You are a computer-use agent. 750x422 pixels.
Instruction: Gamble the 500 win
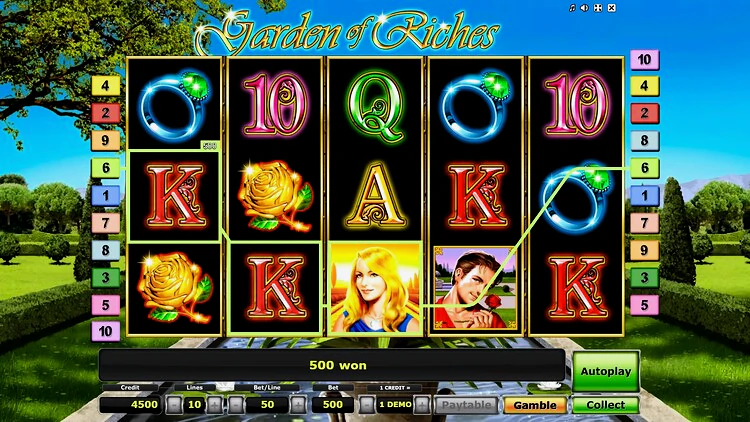pyautogui.click(x=534, y=405)
